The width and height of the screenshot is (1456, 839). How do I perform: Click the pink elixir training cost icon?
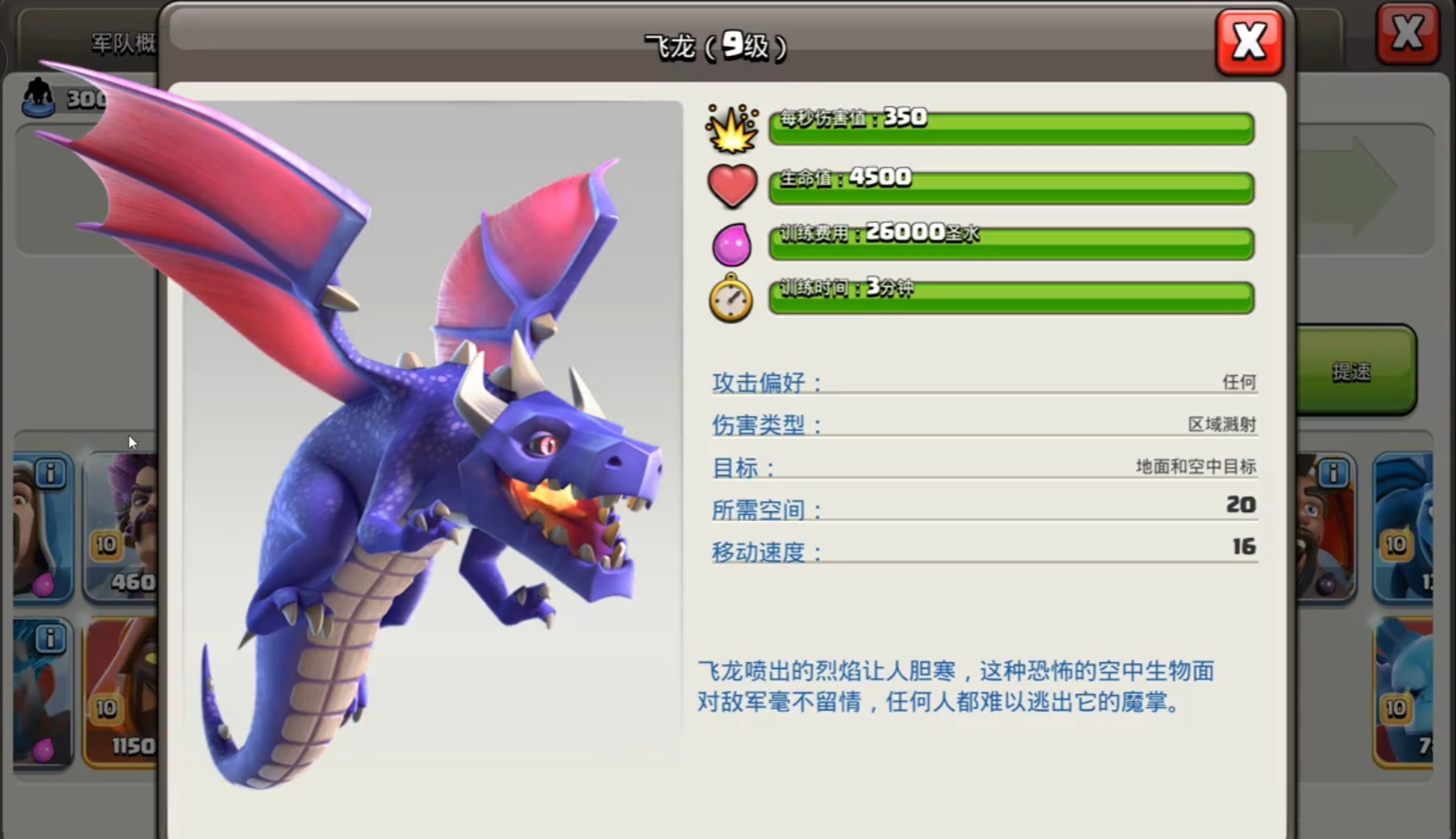click(x=731, y=242)
